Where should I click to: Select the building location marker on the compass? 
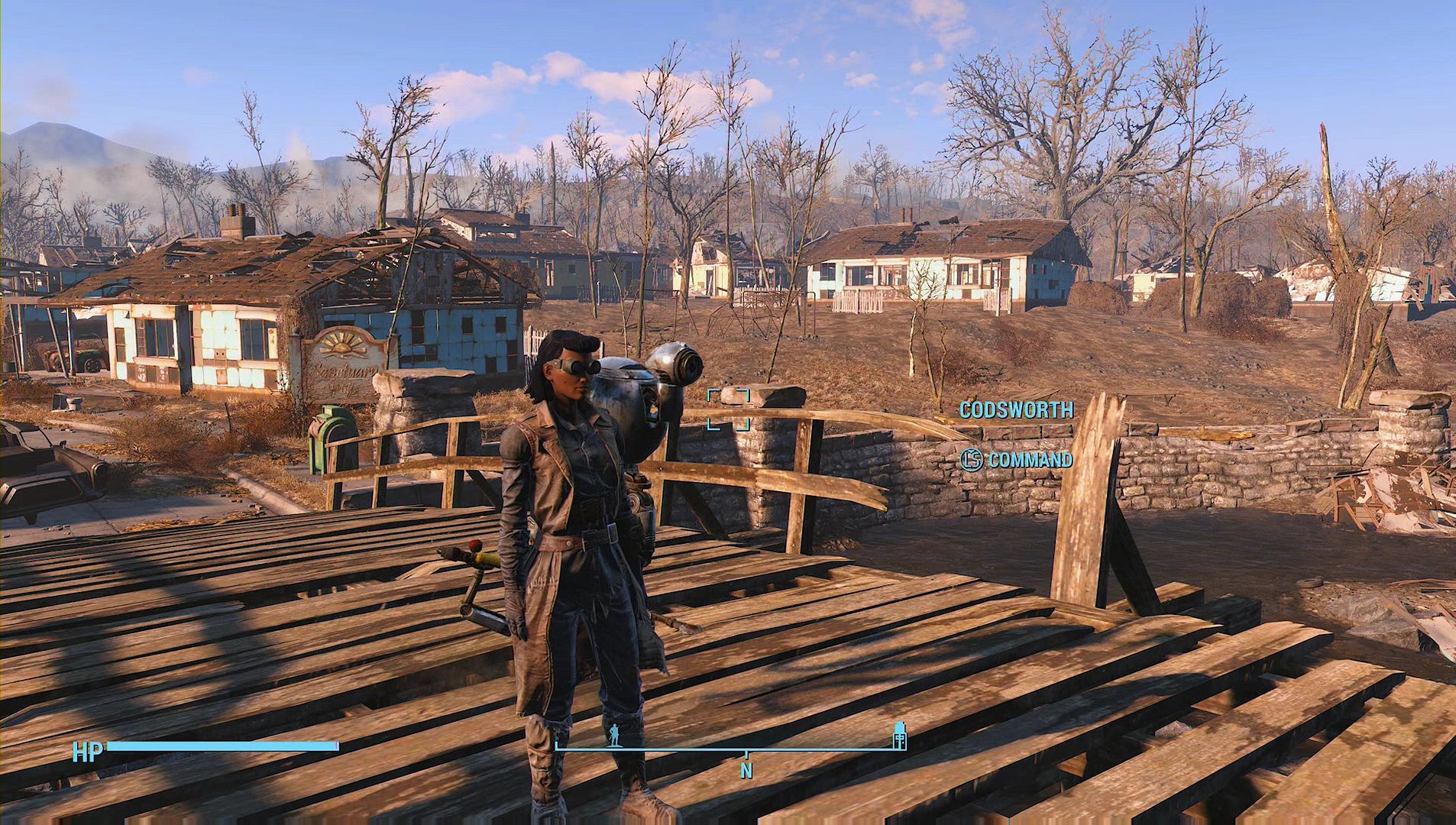click(x=899, y=736)
